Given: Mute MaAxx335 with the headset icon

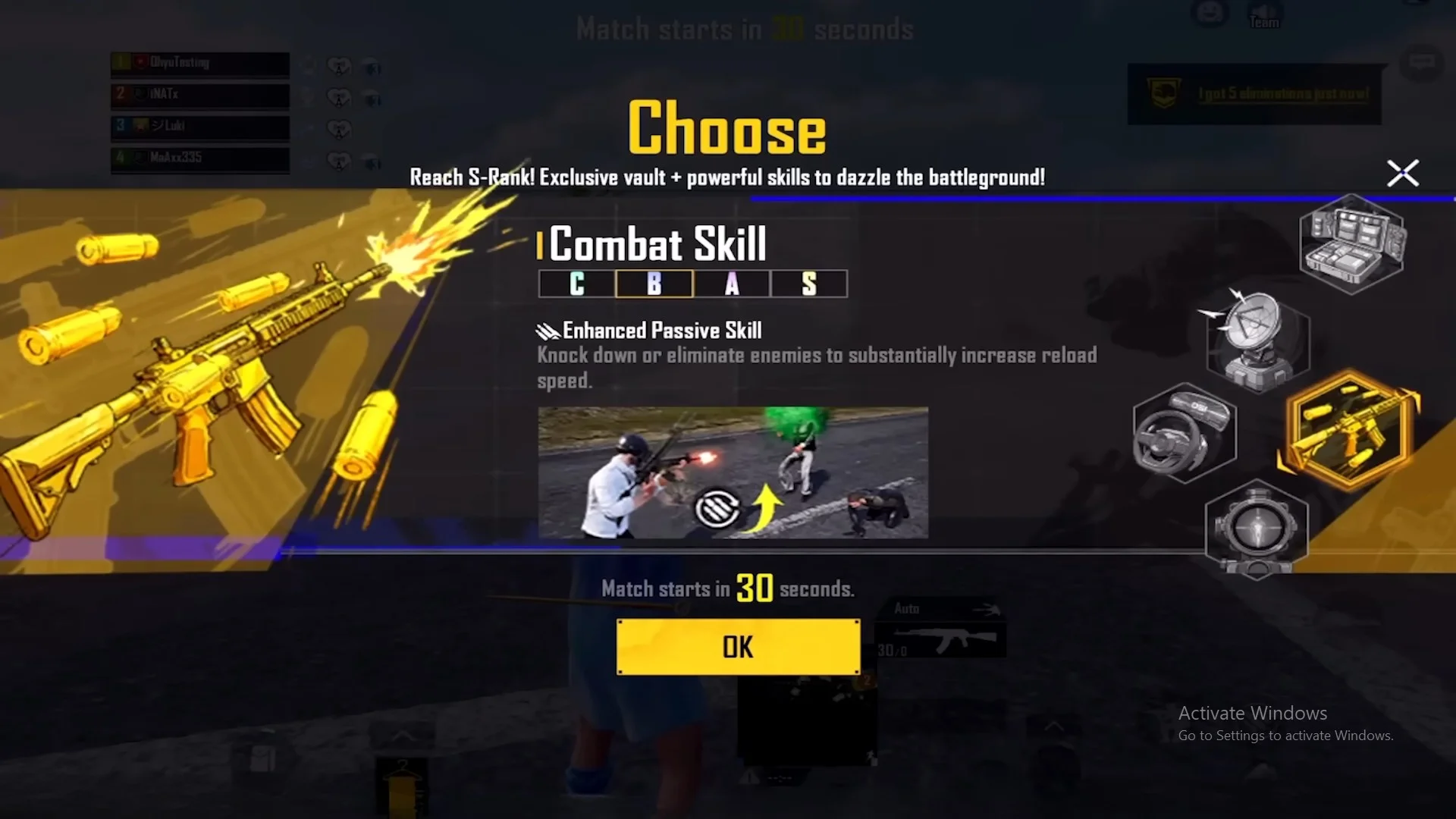Looking at the screenshot, I should point(371,160).
